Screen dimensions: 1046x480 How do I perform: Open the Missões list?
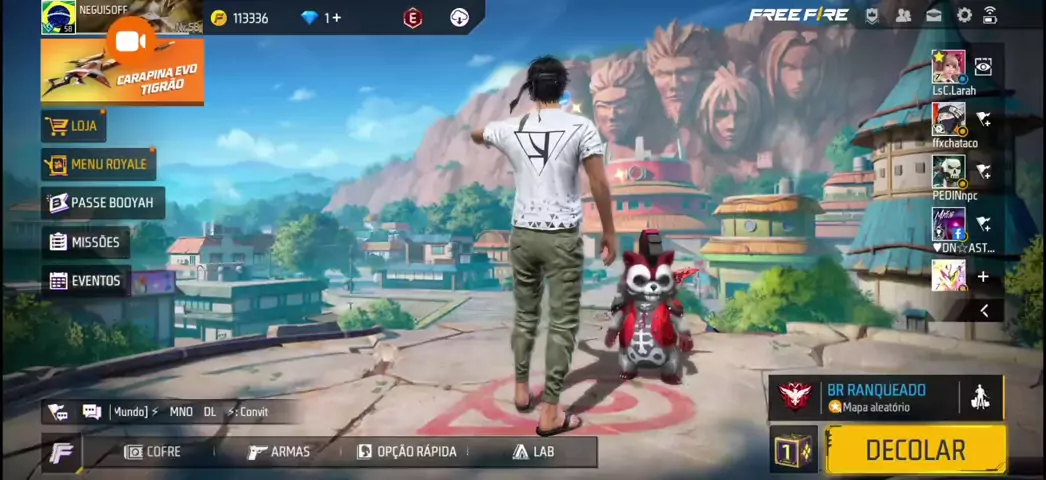pos(85,242)
